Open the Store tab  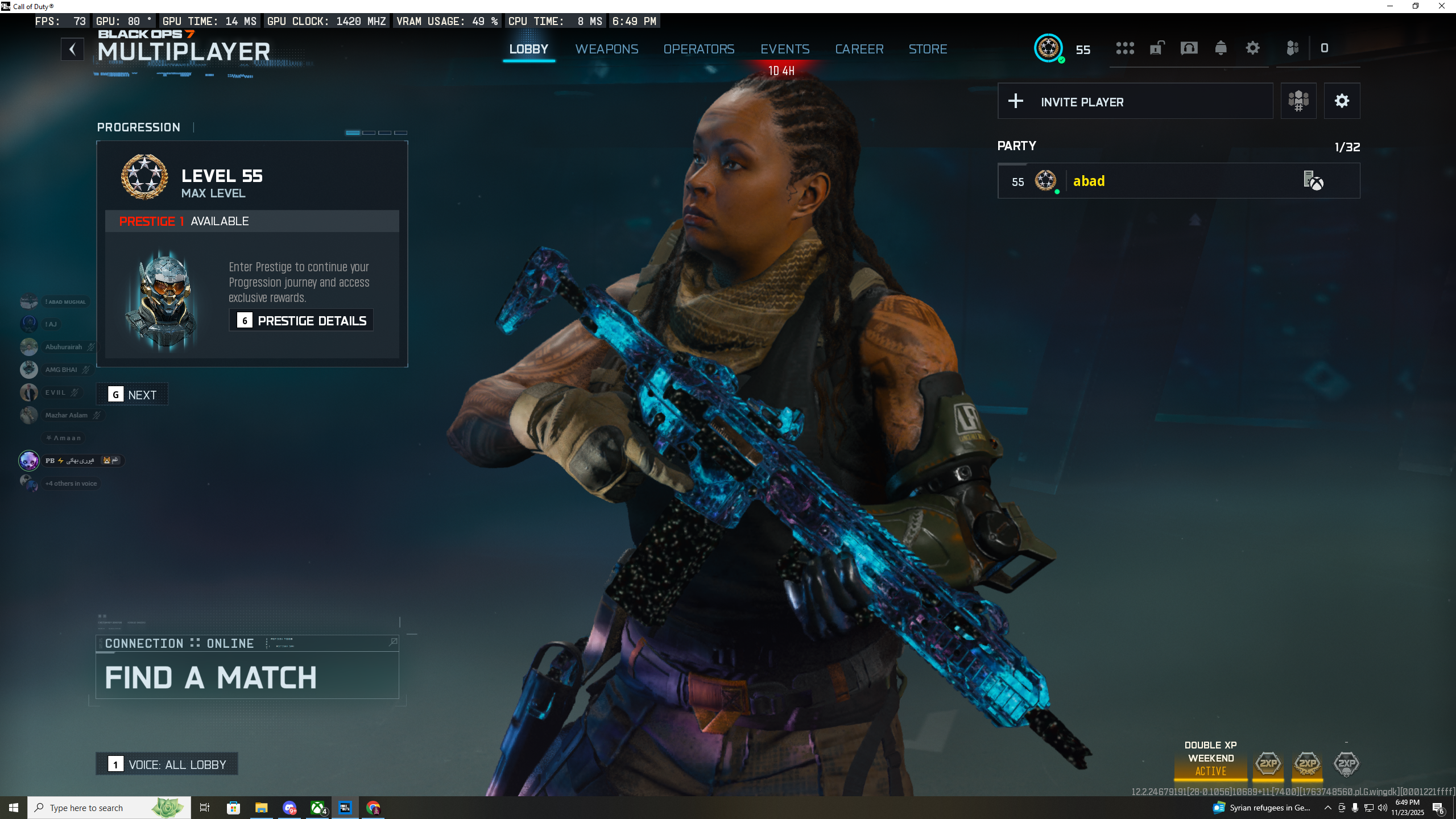pos(927,49)
